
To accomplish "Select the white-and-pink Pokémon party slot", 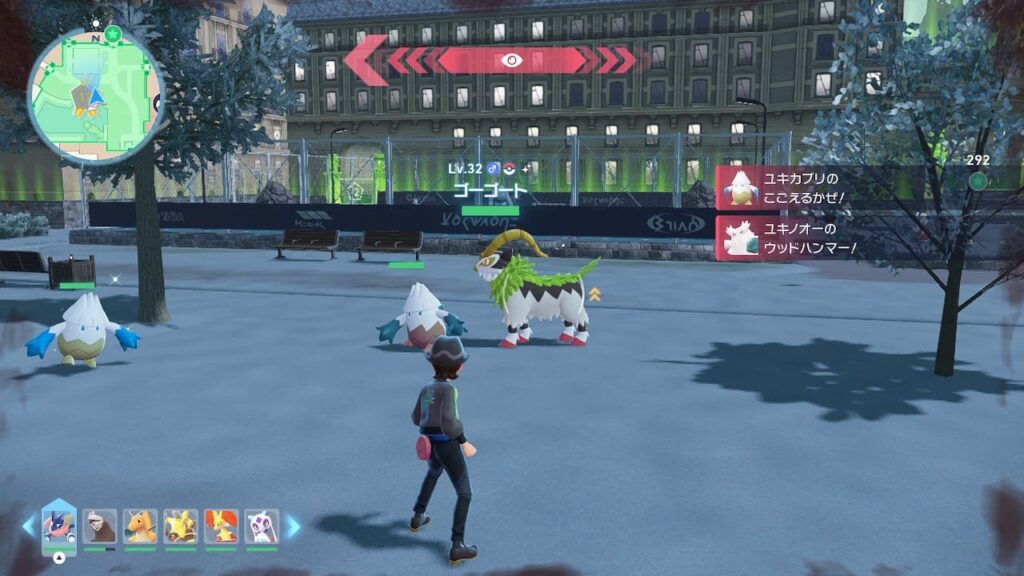I will (261, 526).
